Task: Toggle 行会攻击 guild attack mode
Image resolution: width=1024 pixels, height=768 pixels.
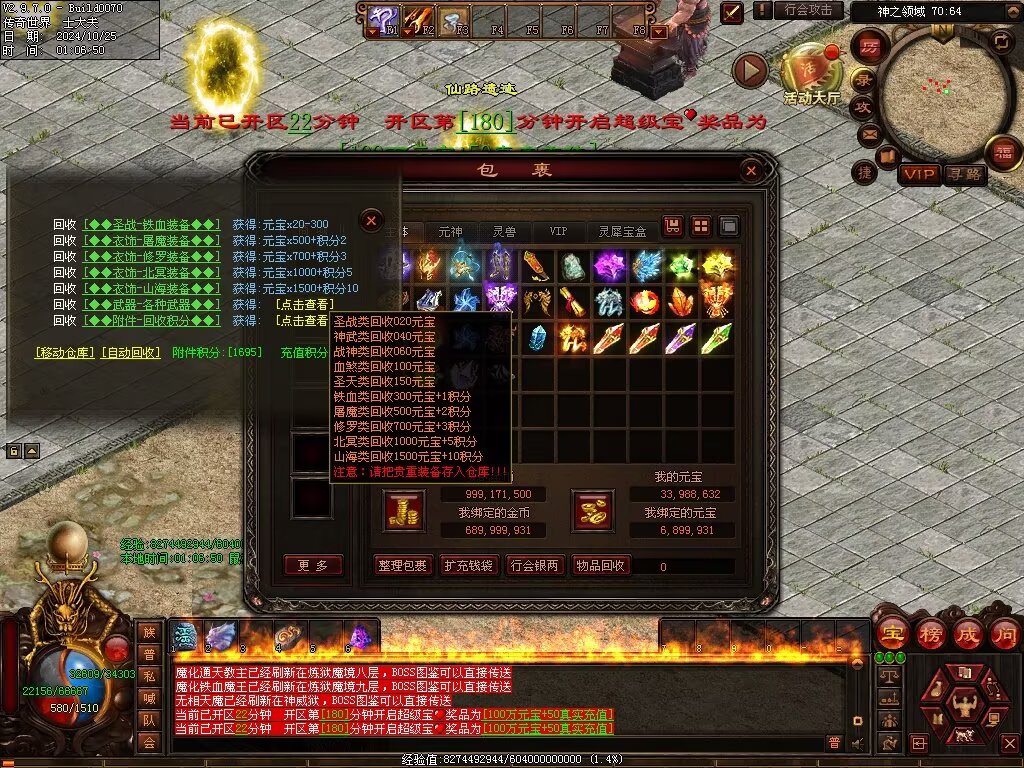Action: (808, 10)
